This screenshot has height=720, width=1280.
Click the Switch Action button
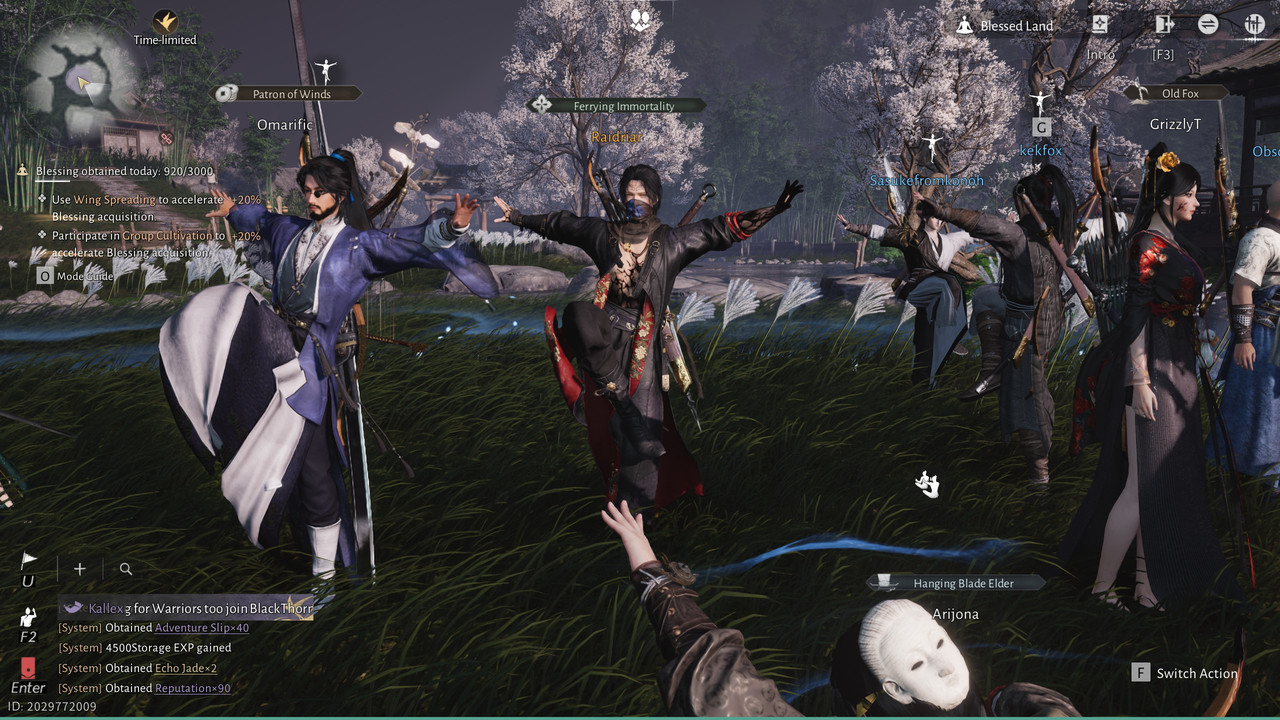click(1185, 673)
